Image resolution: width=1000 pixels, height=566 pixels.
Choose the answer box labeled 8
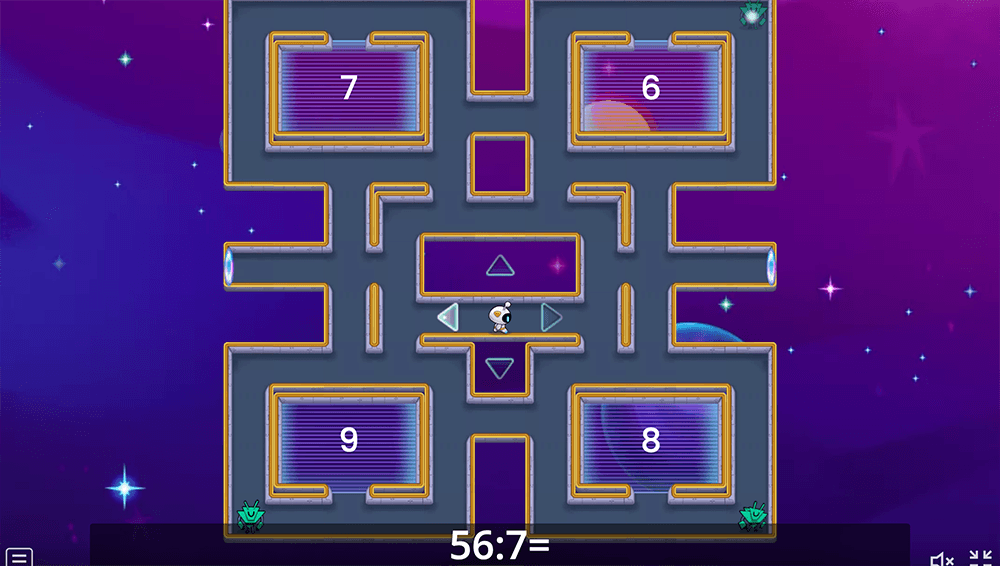click(x=650, y=440)
